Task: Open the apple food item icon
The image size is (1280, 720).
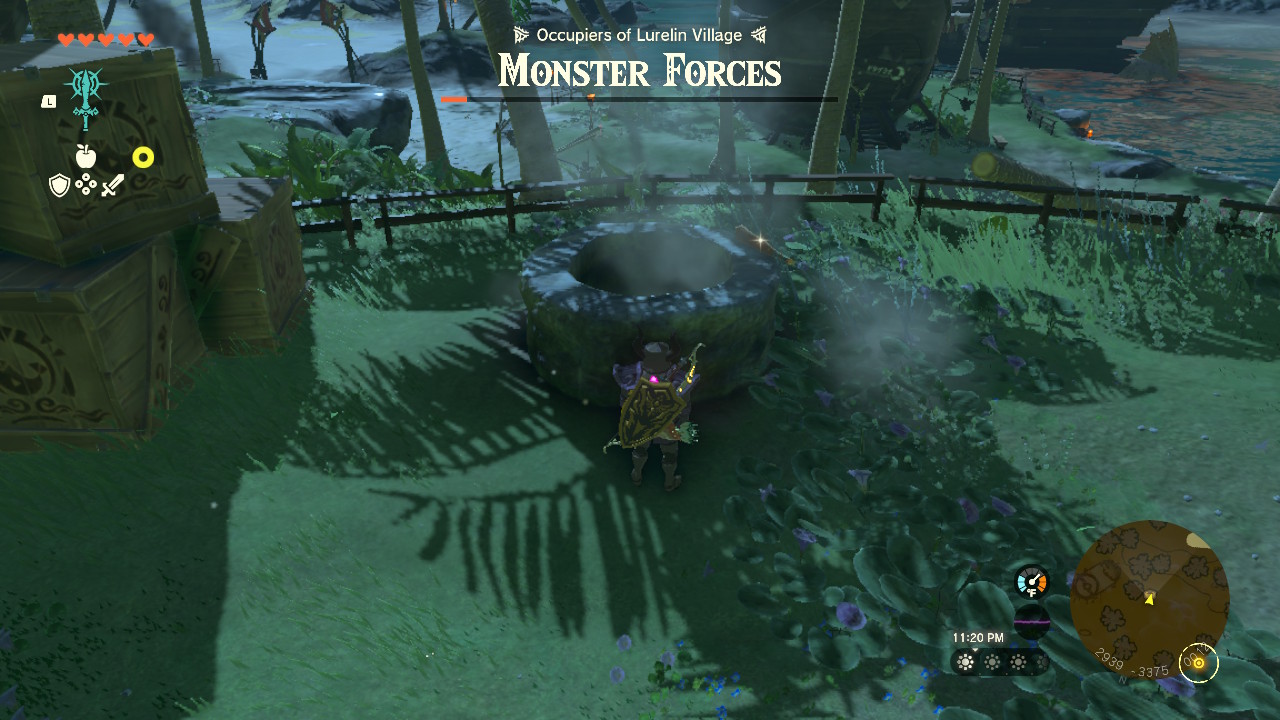Action: (x=85, y=157)
